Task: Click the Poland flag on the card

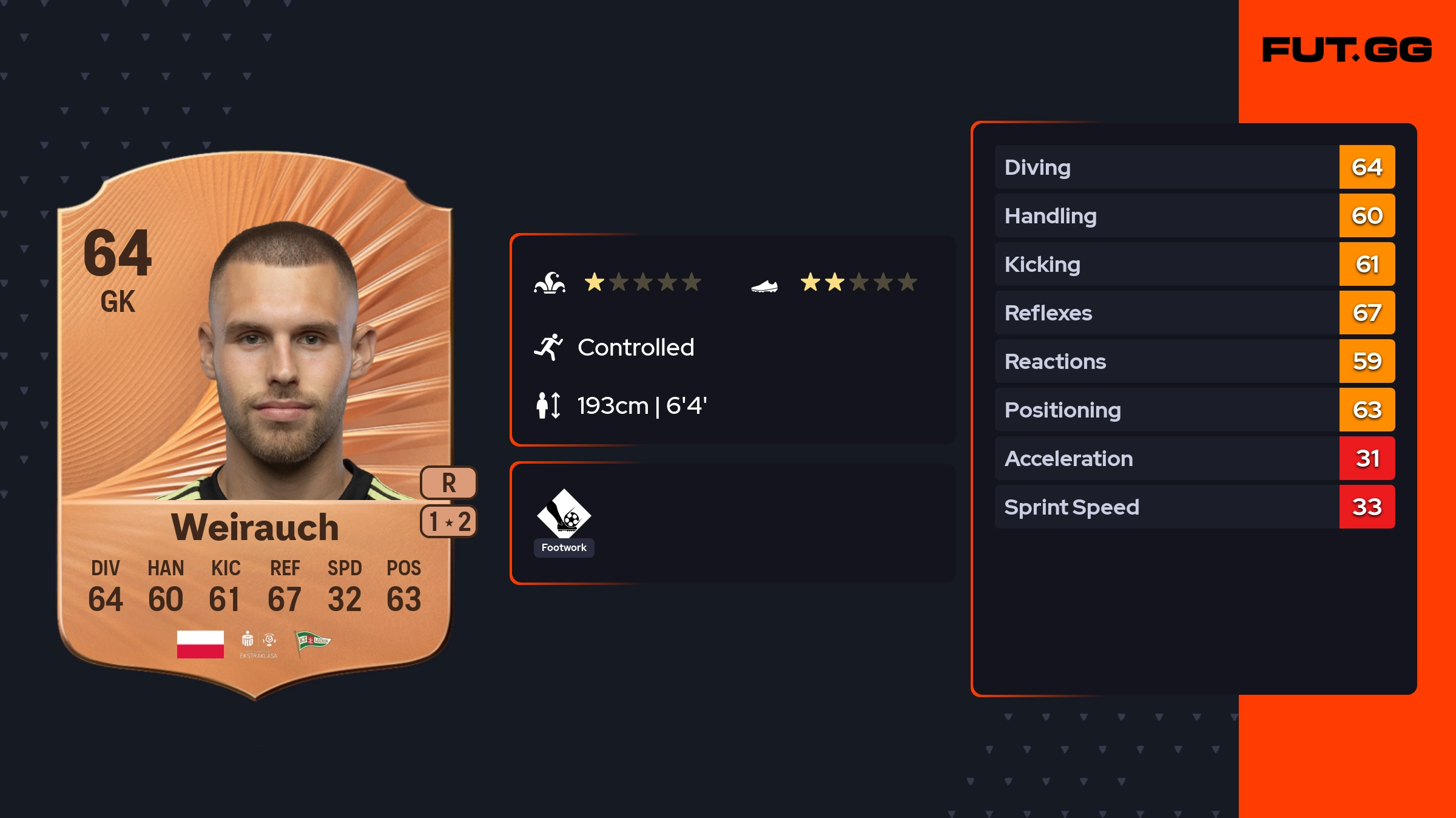Action: [200, 644]
